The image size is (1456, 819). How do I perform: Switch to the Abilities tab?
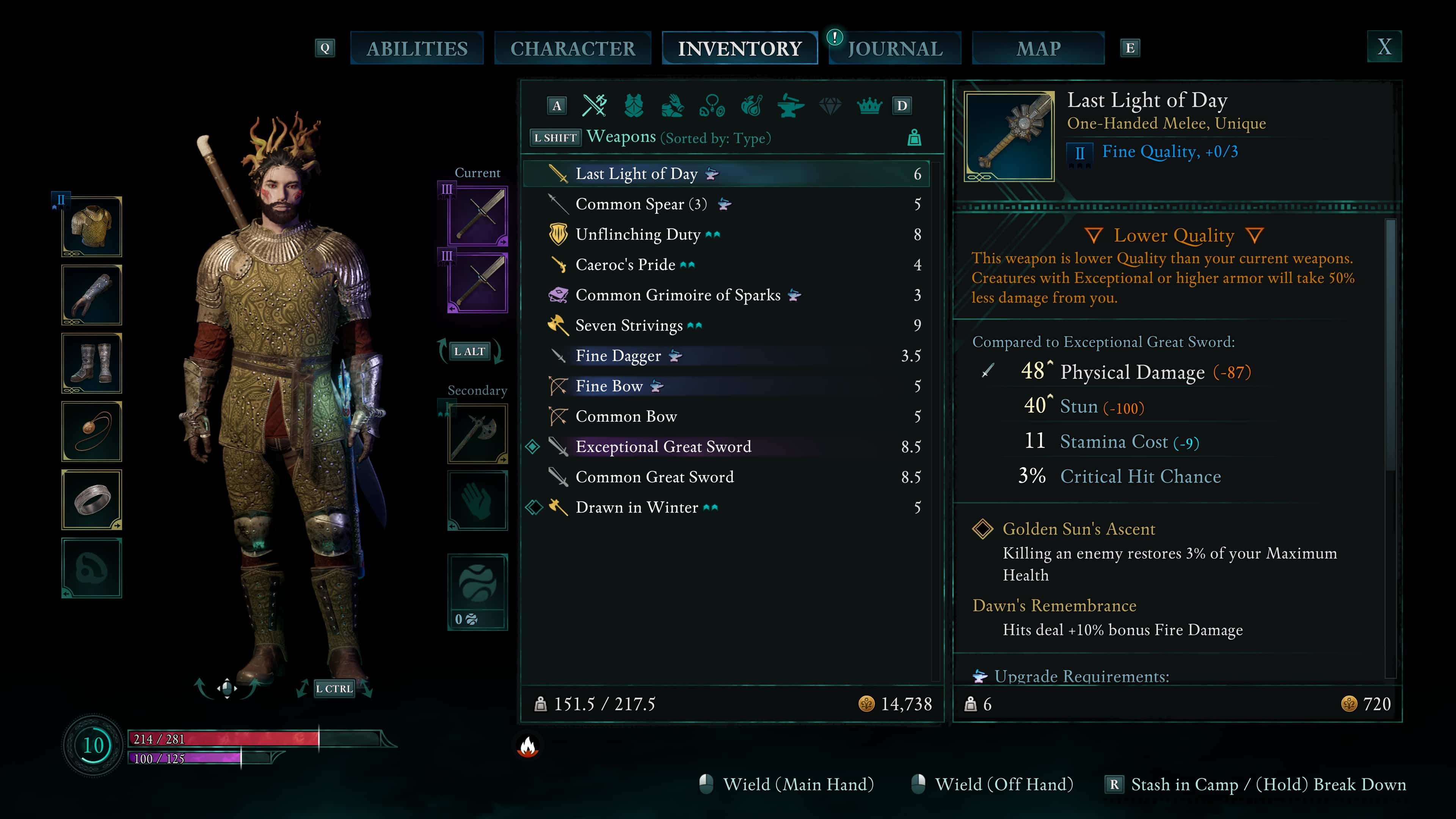pos(417,49)
